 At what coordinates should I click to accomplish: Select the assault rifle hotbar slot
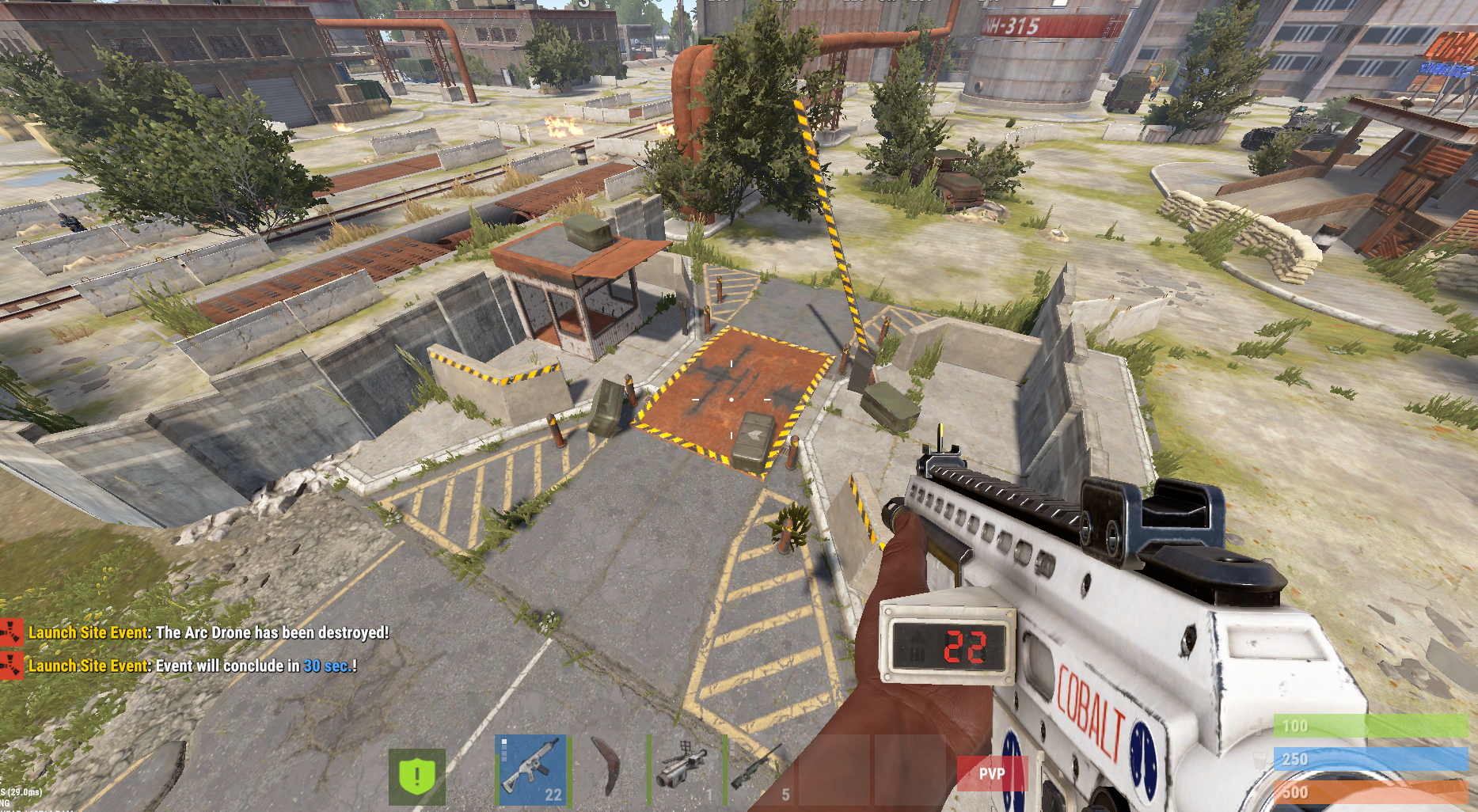coord(531,770)
